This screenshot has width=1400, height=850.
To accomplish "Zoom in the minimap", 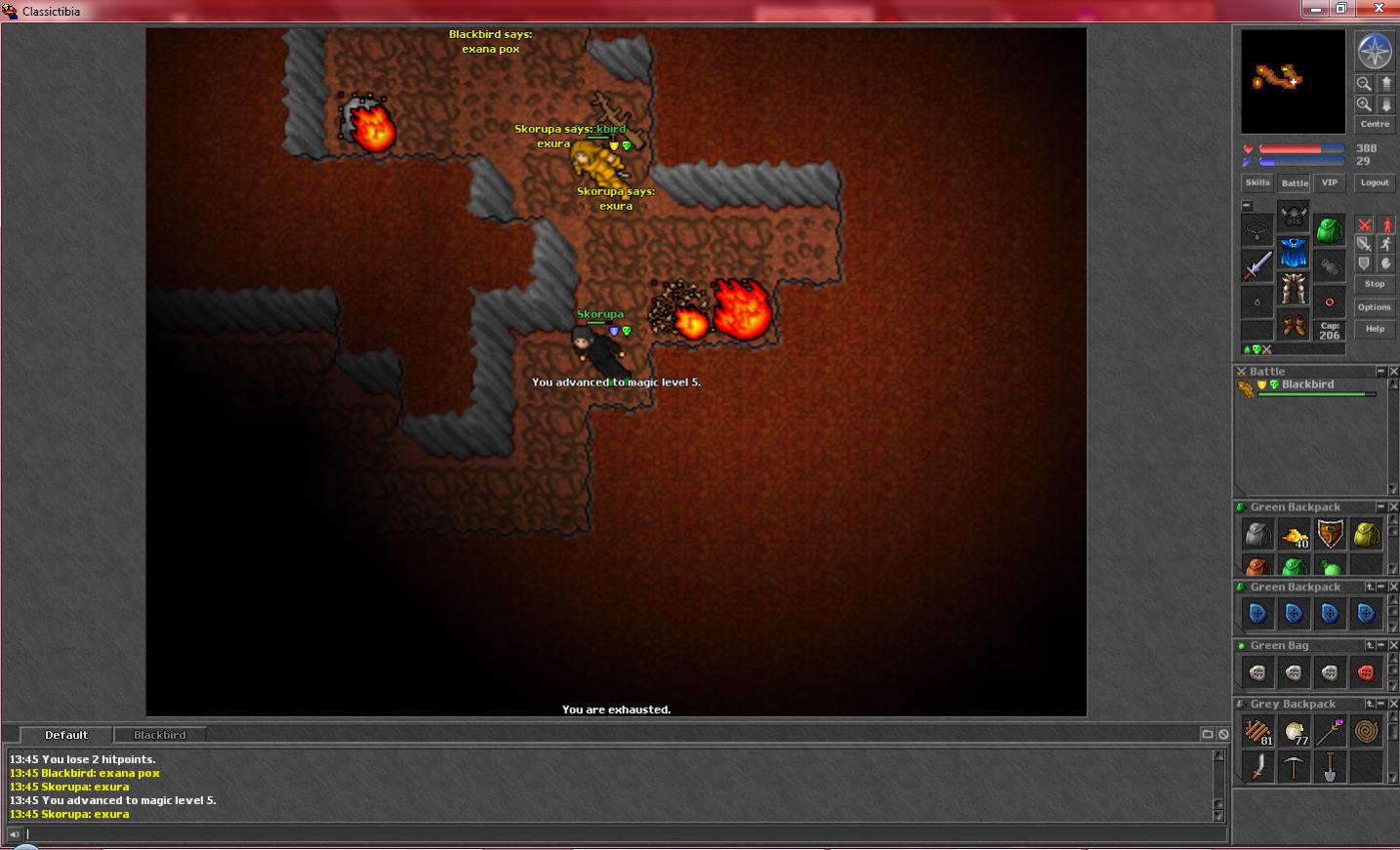I will (x=1364, y=104).
